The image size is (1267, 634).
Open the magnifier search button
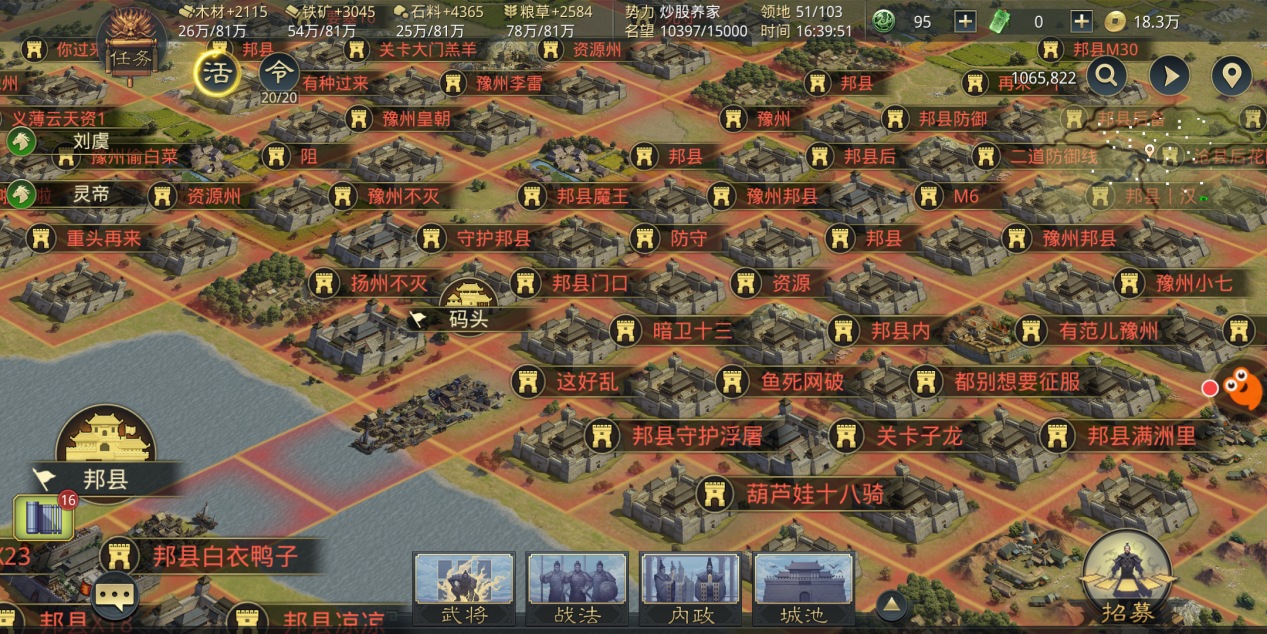click(x=1107, y=75)
